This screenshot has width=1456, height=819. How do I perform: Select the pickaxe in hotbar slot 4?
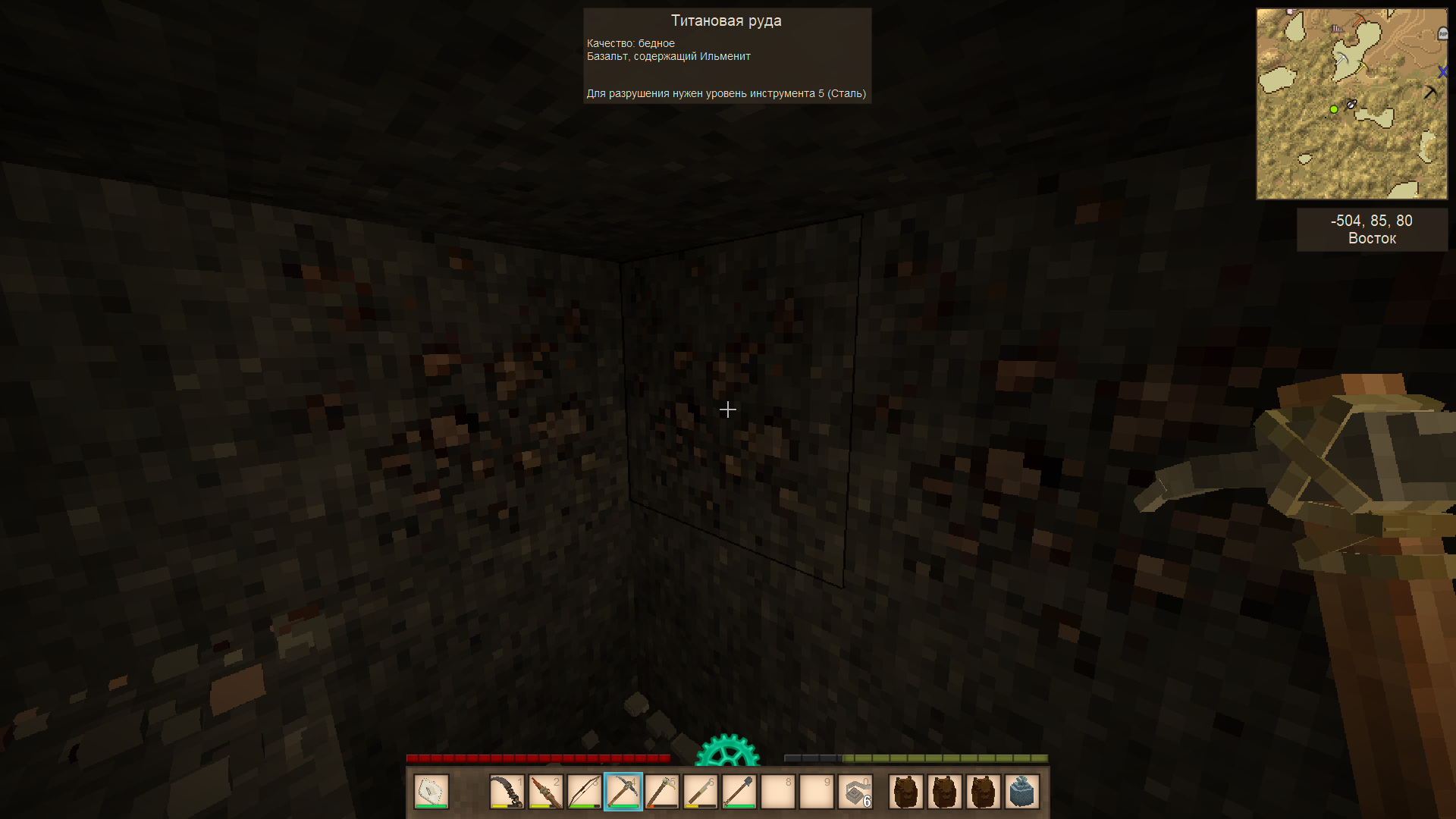tap(623, 792)
